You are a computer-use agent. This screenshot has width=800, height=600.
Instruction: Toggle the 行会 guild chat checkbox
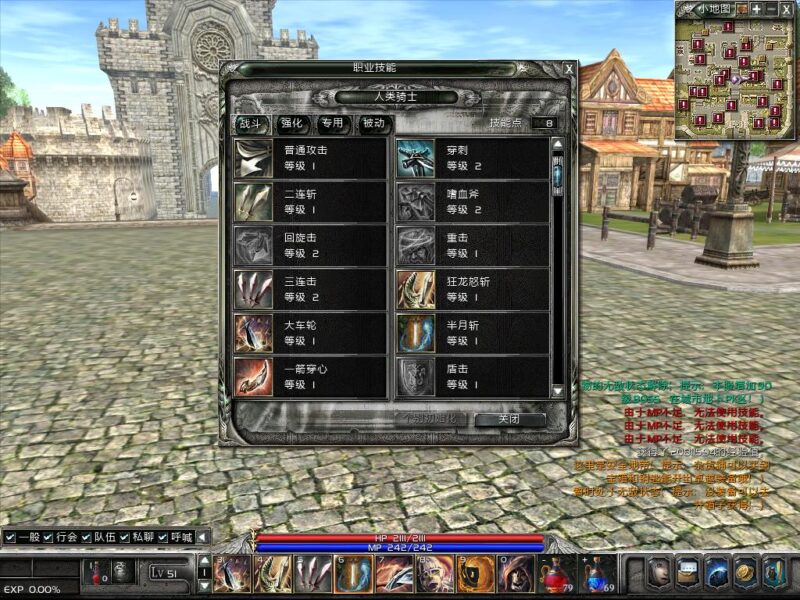(48, 538)
